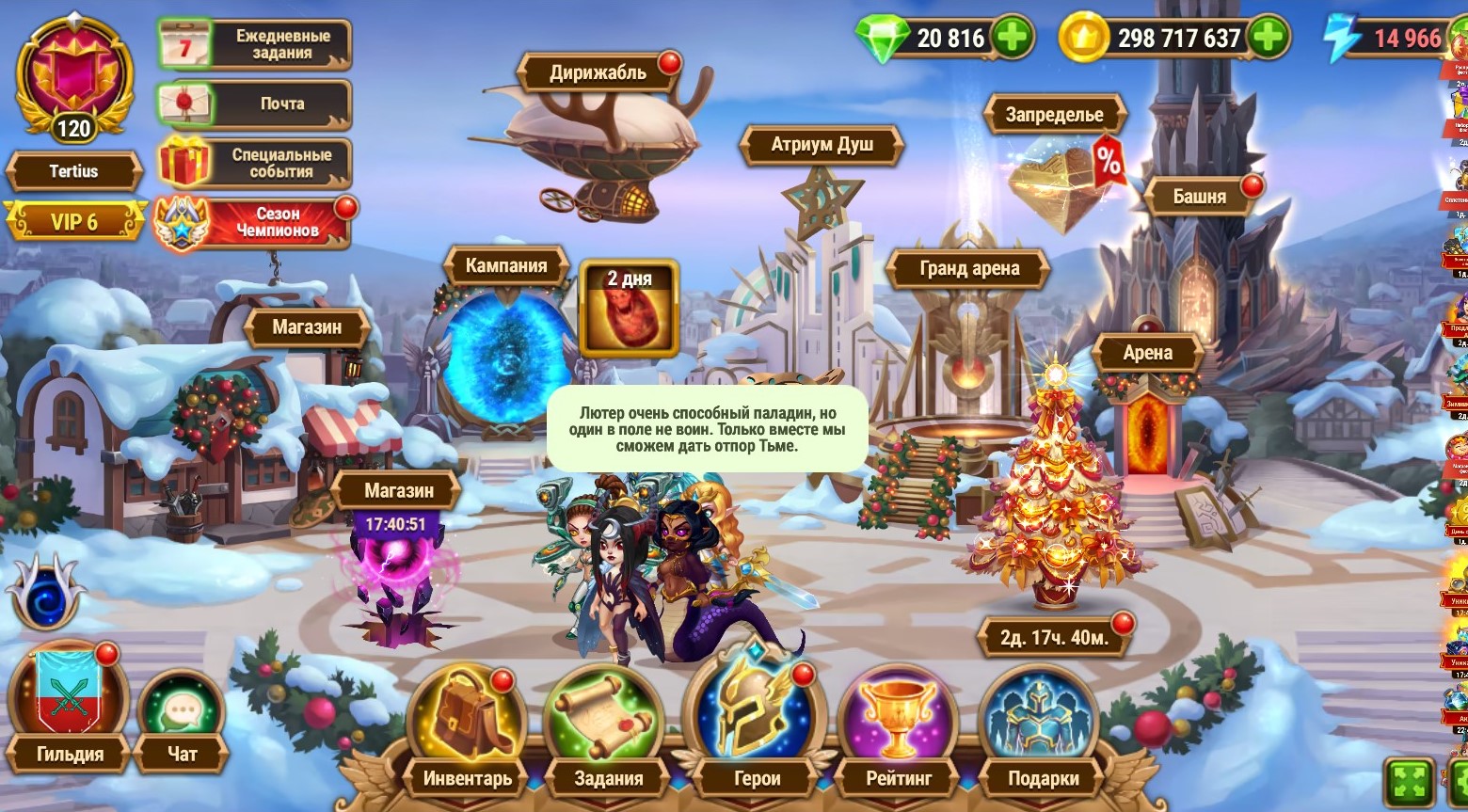Go to the Башня tower
Image resolution: width=1468 pixels, height=812 pixels.
(1199, 197)
